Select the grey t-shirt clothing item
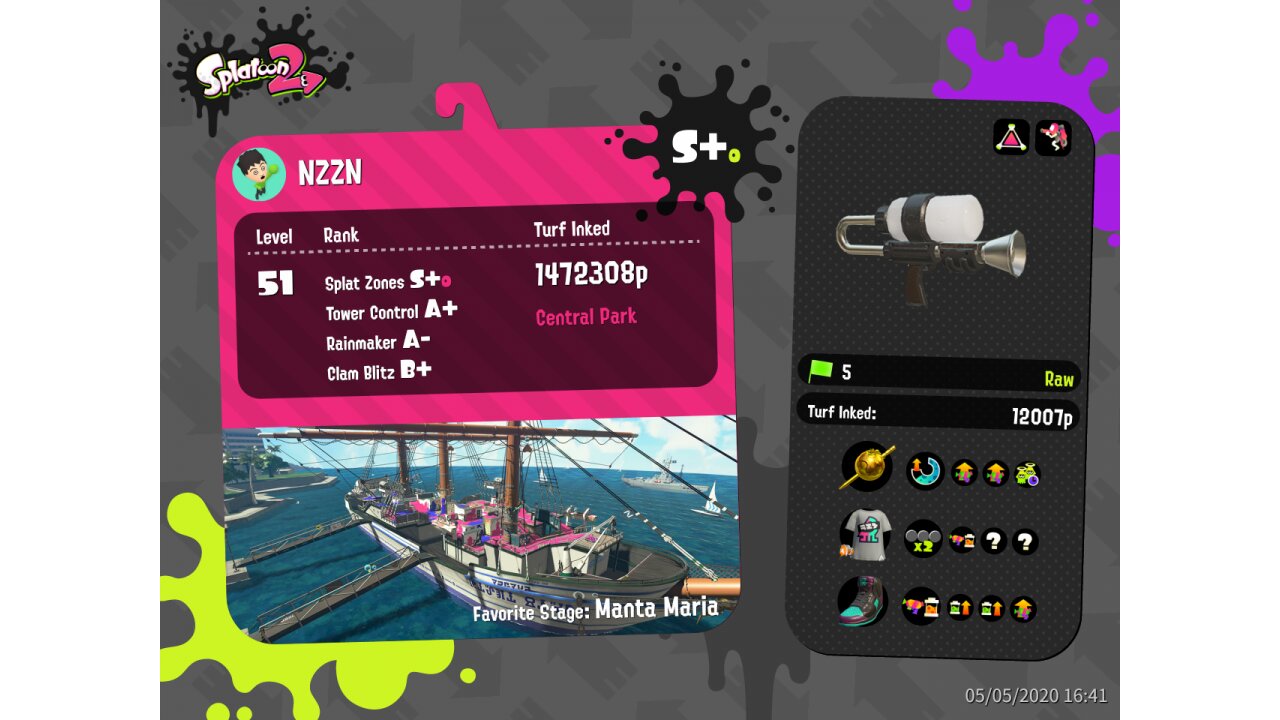The width and height of the screenshot is (1280, 720). click(x=865, y=535)
